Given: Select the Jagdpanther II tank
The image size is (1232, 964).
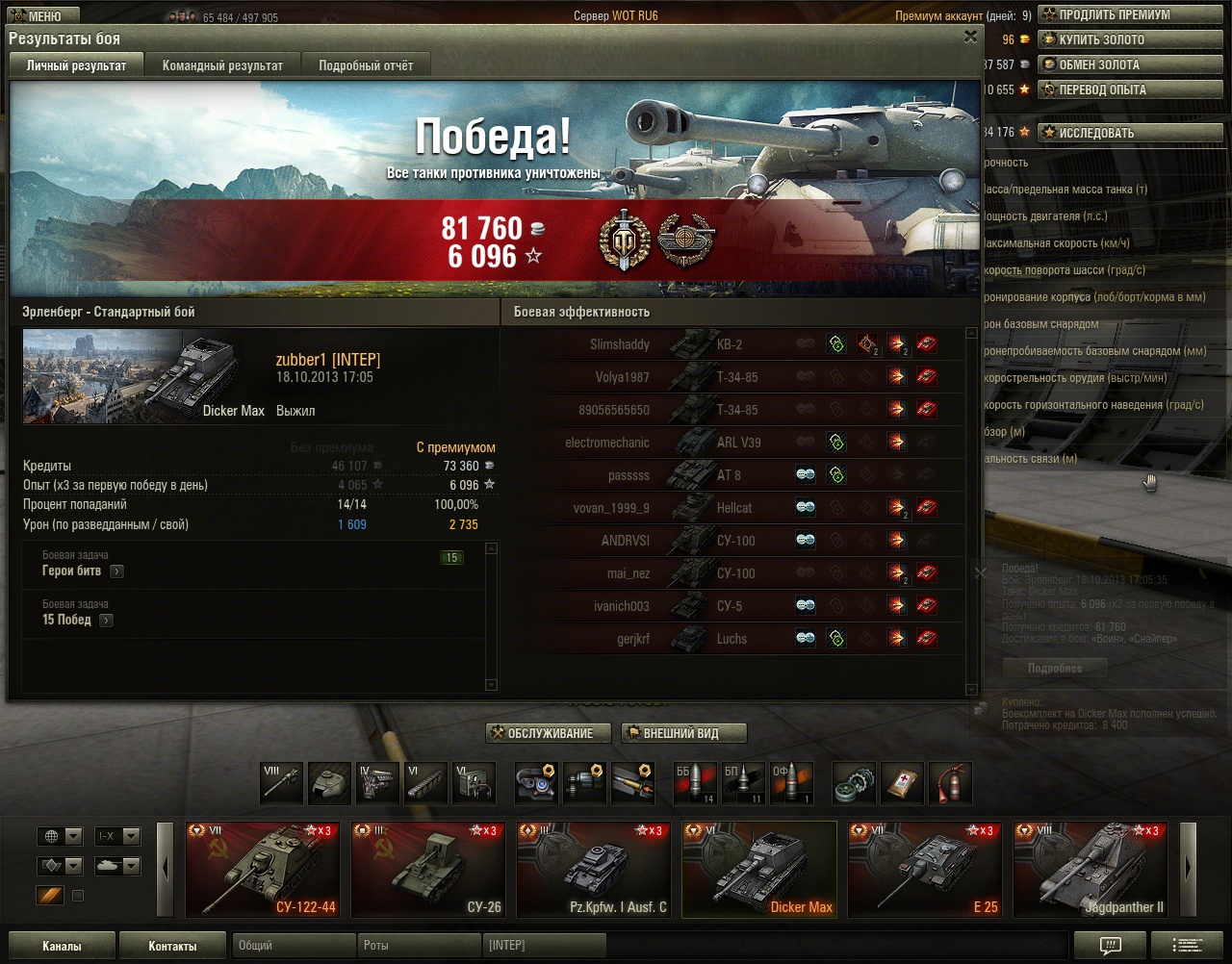Looking at the screenshot, I should 1090,869.
